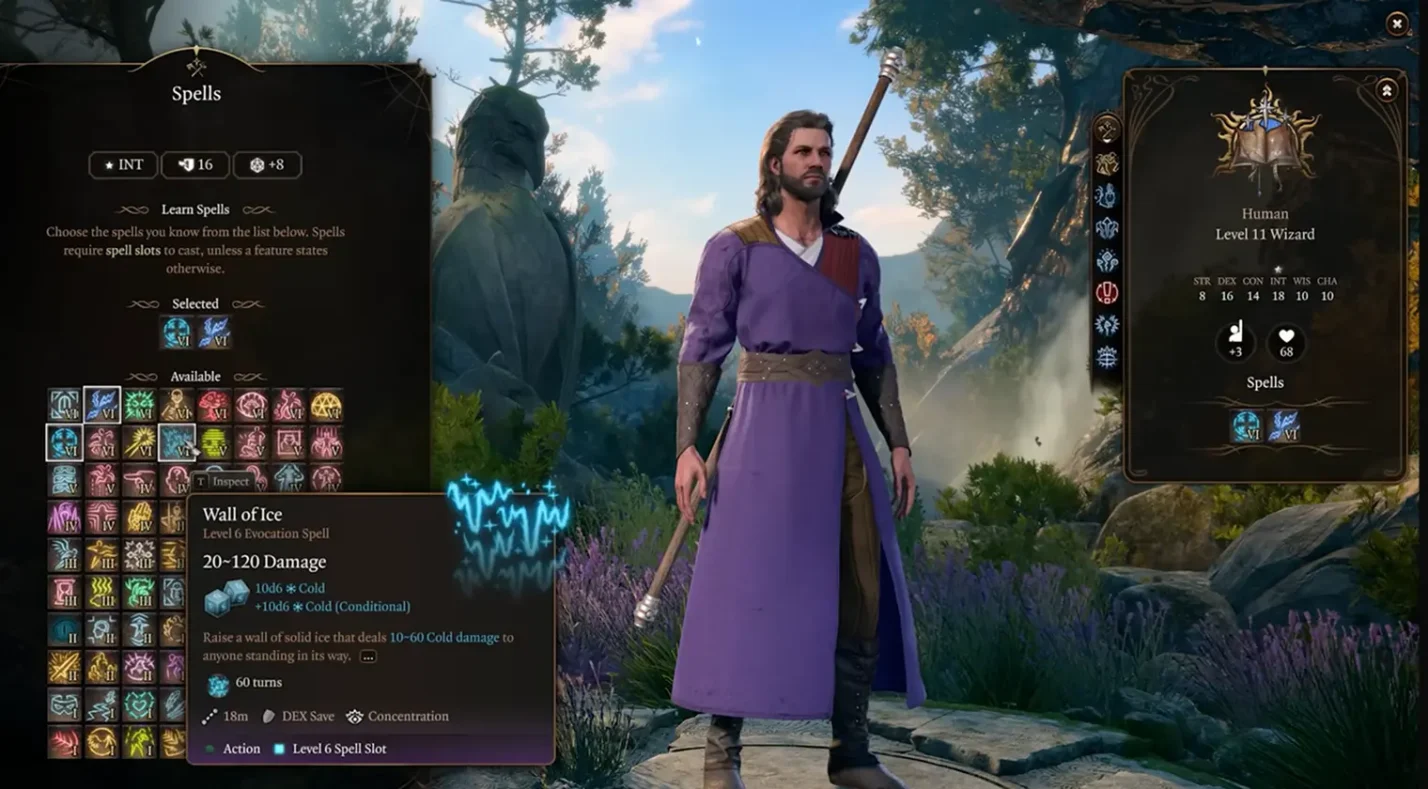The height and width of the screenshot is (789, 1428).
Task: Close the level-up screen
Action: pos(1397,24)
